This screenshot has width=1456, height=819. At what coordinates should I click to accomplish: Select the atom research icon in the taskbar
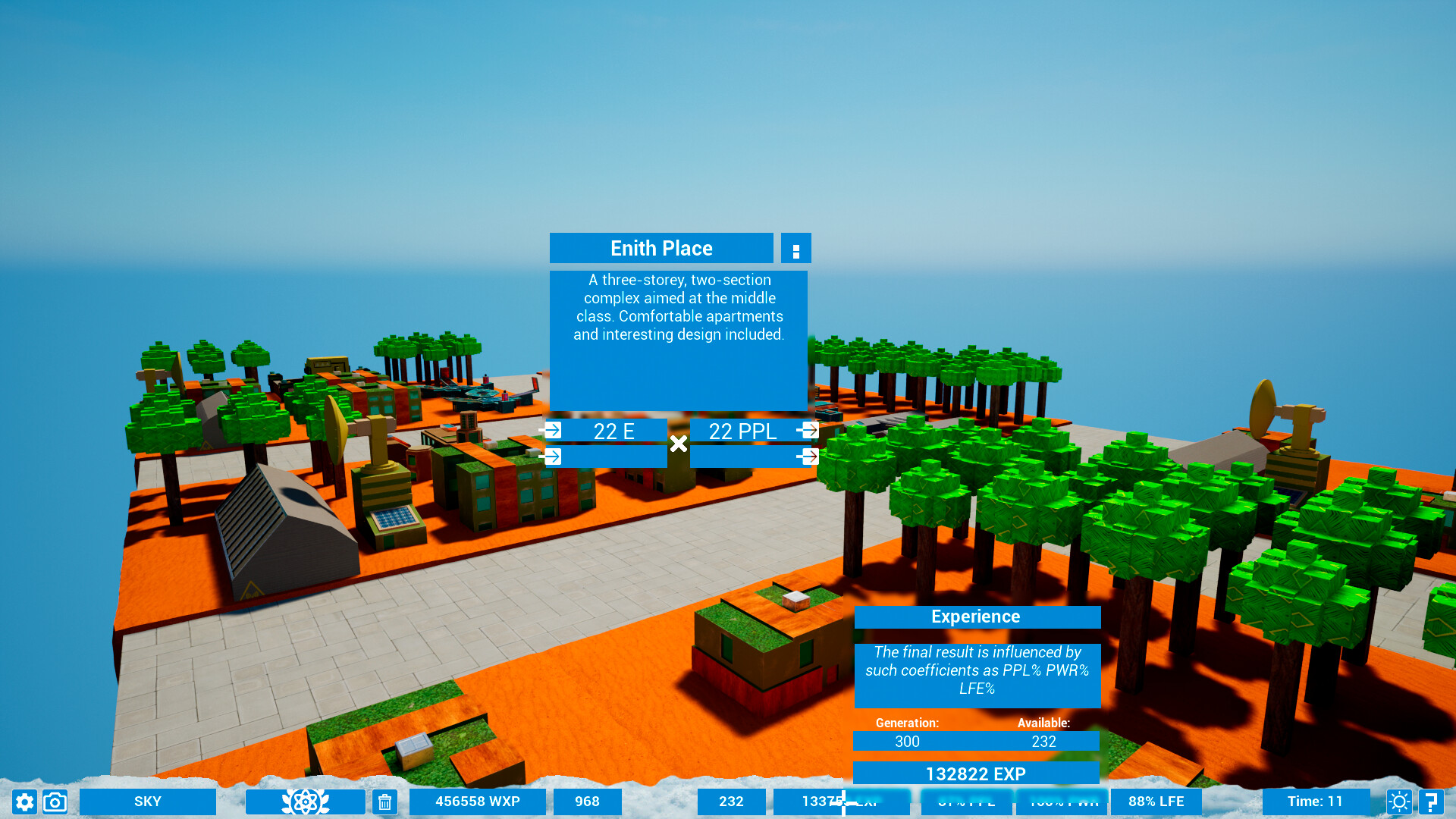point(304,802)
